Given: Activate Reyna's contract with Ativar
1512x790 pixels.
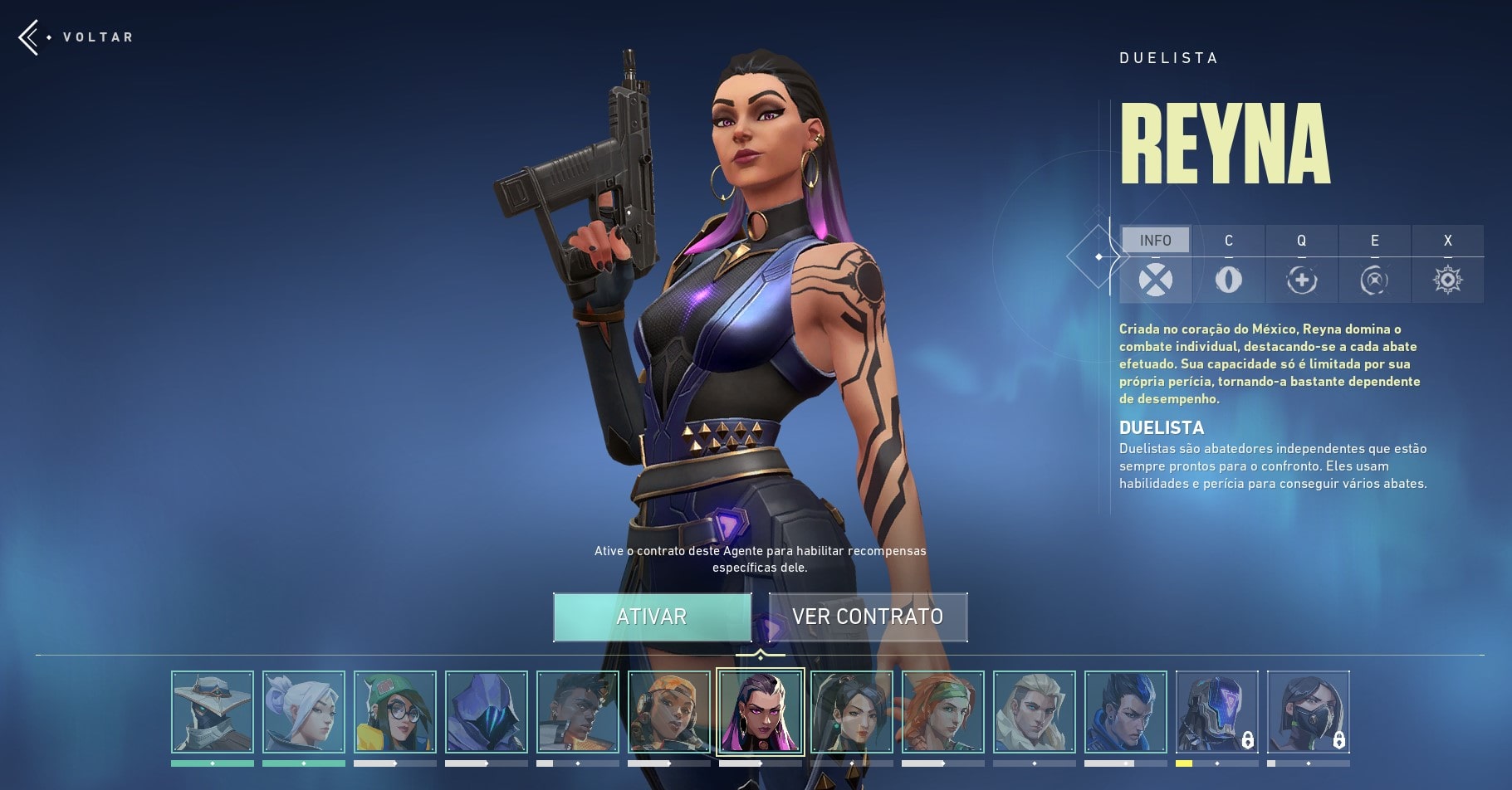Looking at the screenshot, I should (x=652, y=617).
